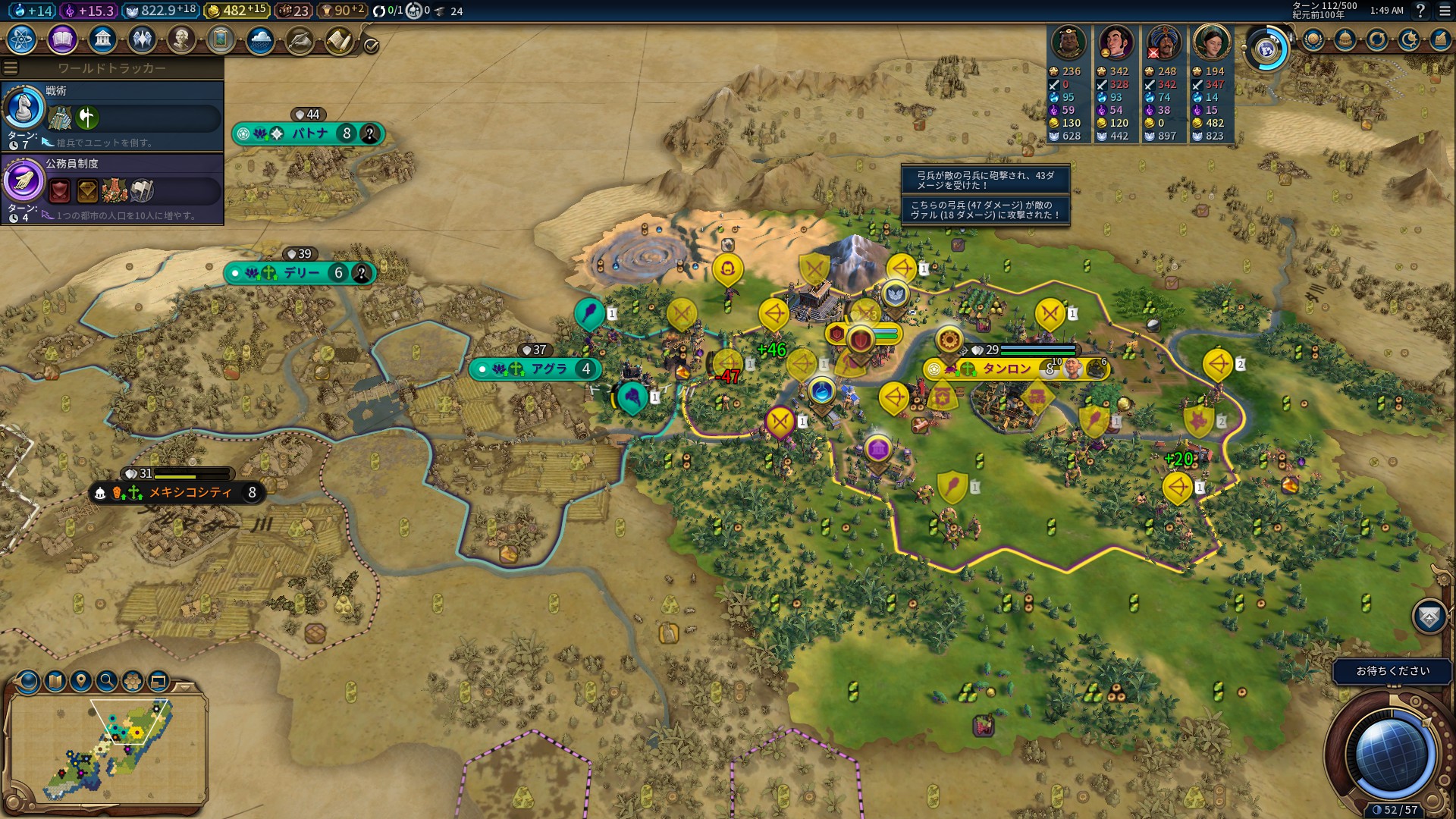The width and height of the screenshot is (1456, 819).
Task: Open the main game menu button
Action: (x=1445, y=11)
